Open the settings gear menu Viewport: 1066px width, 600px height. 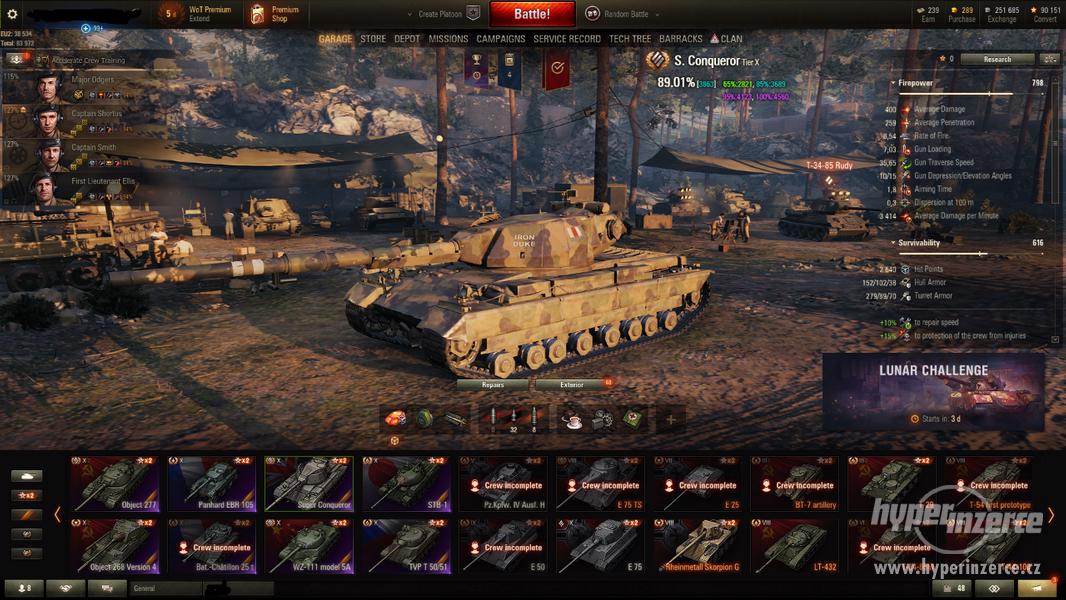coord(13,14)
